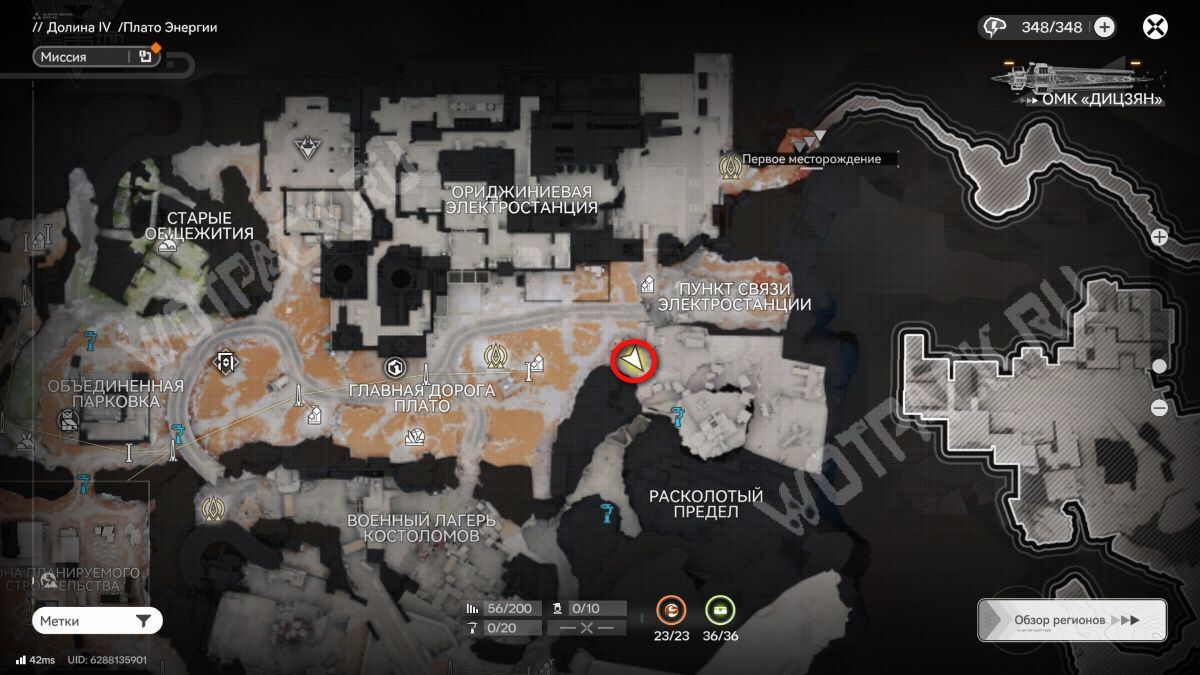Select the Первое месторождение marker
Screen dimensions: 1200x675
click(x=730, y=165)
